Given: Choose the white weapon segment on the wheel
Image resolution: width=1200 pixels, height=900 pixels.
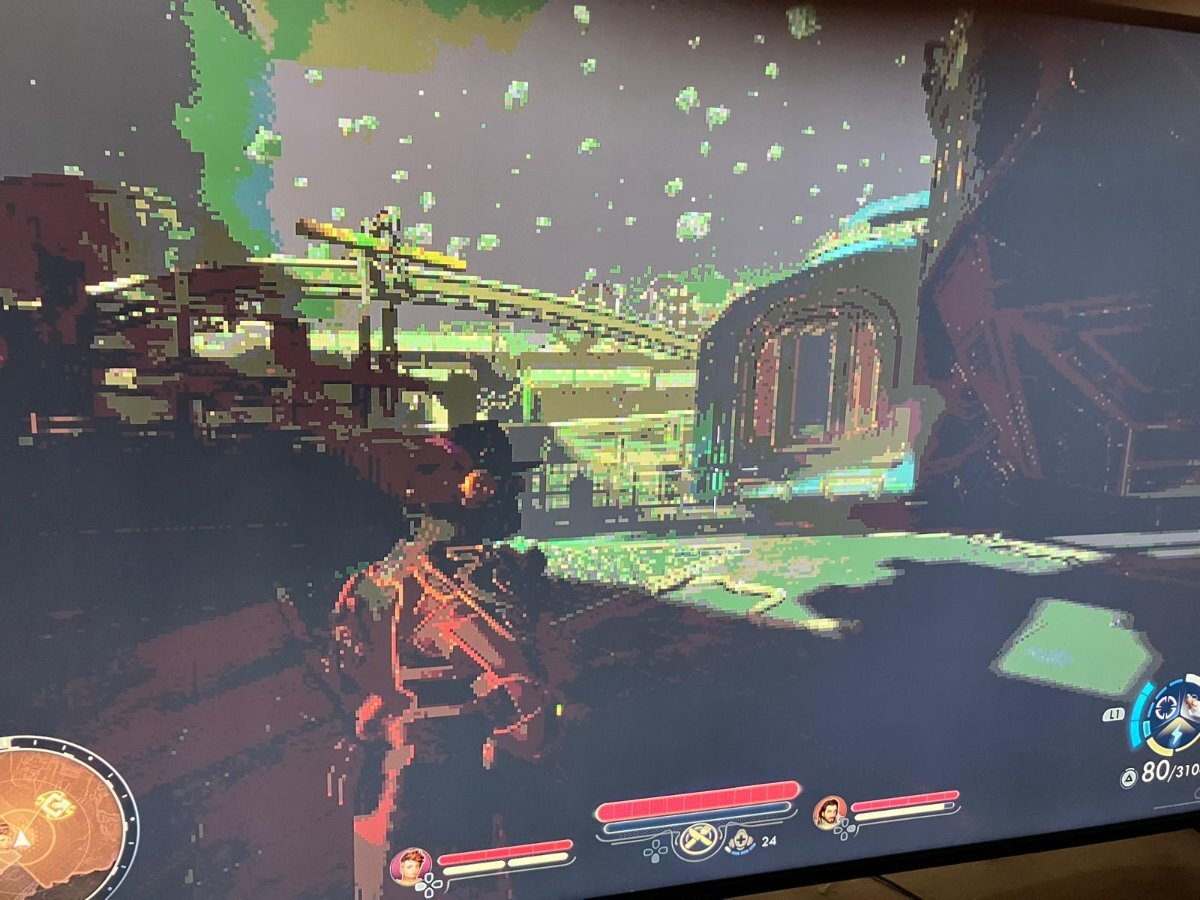Looking at the screenshot, I should [x=1192, y=703].
